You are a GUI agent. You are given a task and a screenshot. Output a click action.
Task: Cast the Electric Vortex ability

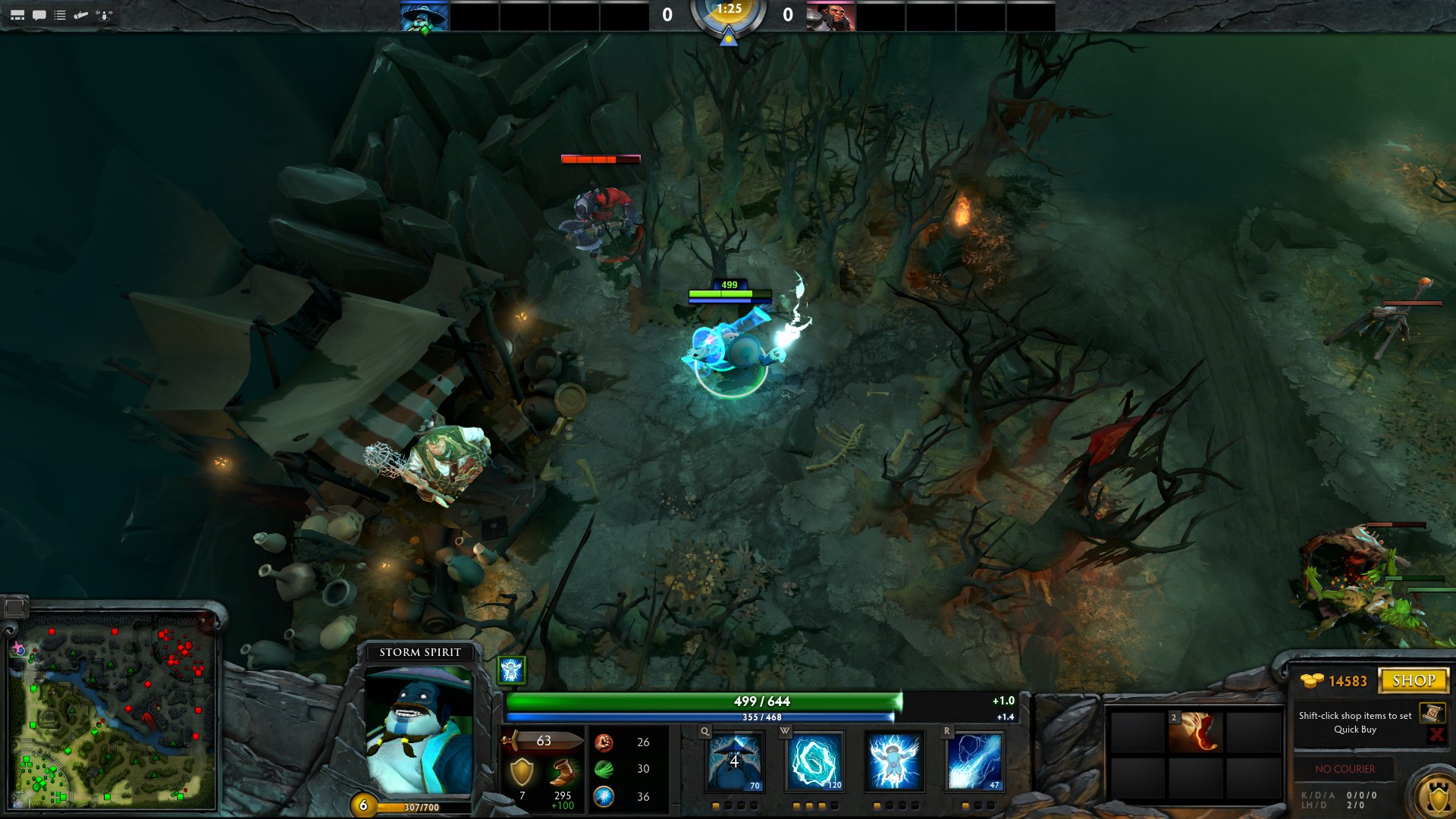click(814, 761)
